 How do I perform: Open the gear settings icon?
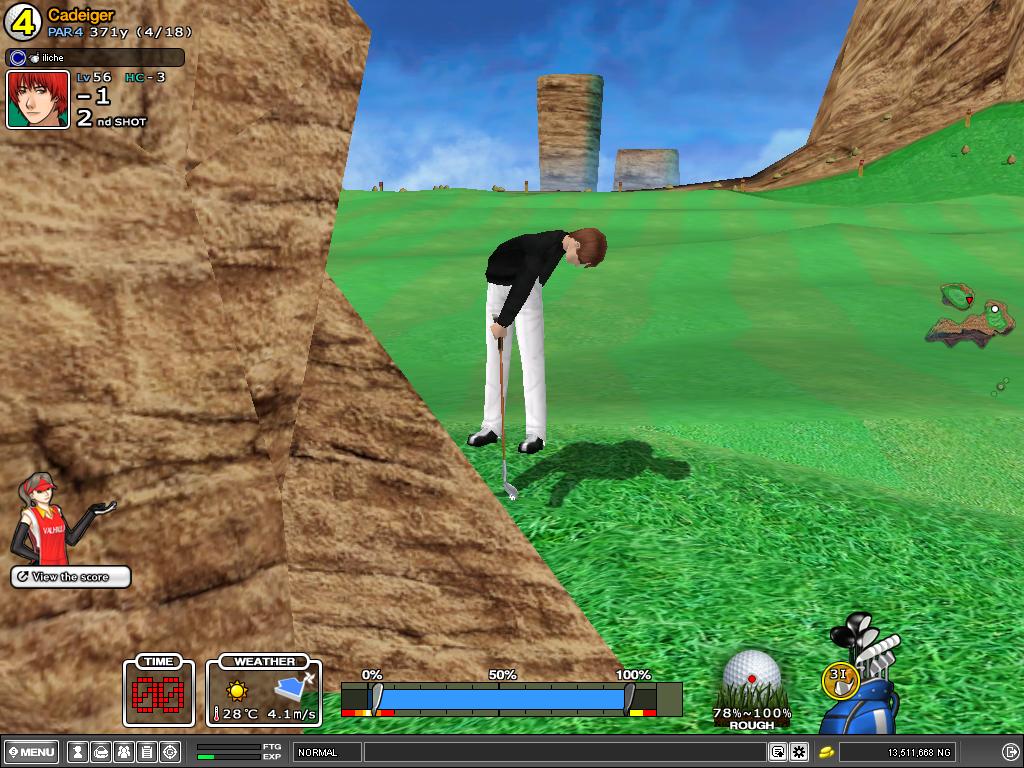pyautogui.click(x=799, y=752)
